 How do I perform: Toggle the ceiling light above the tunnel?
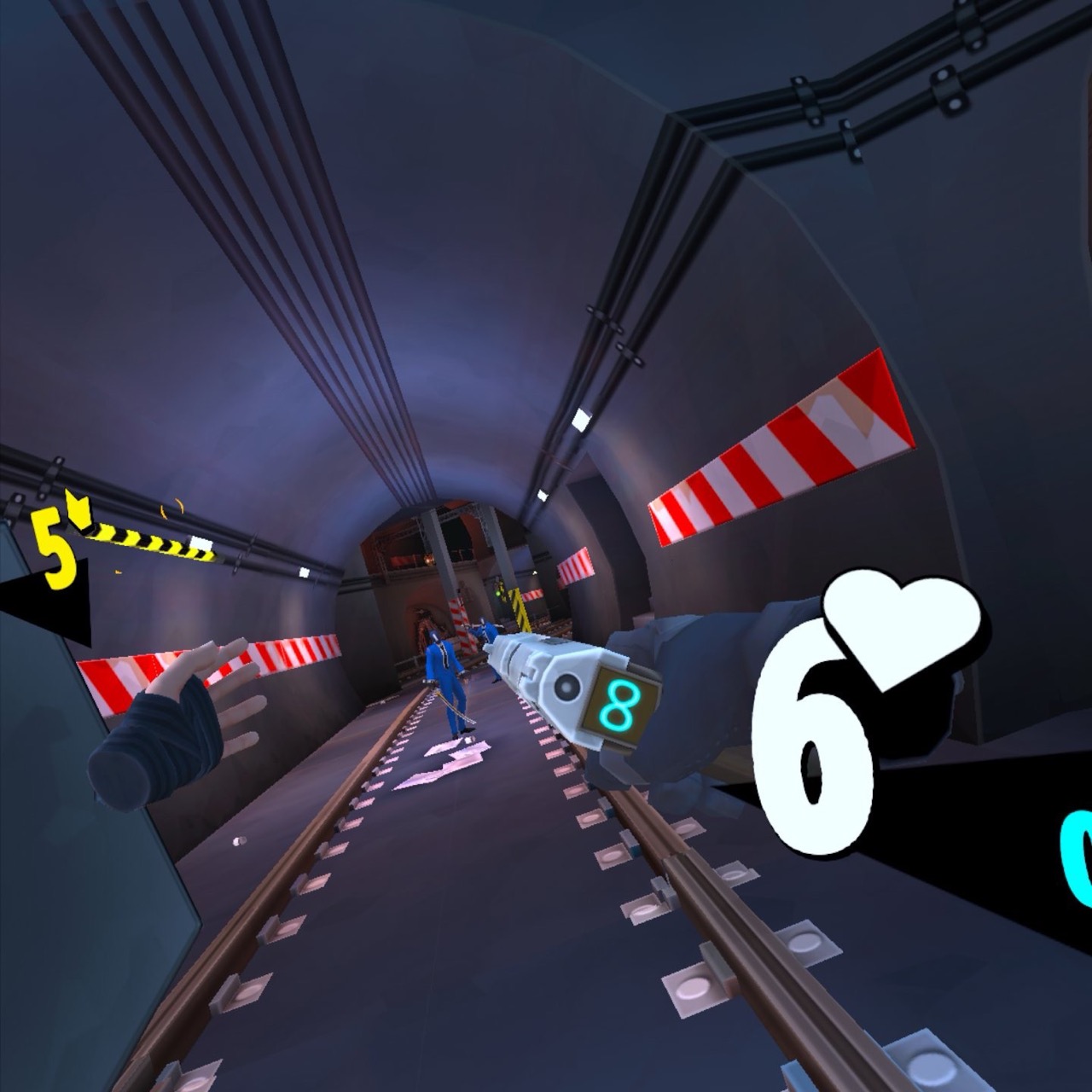point(583,419)
